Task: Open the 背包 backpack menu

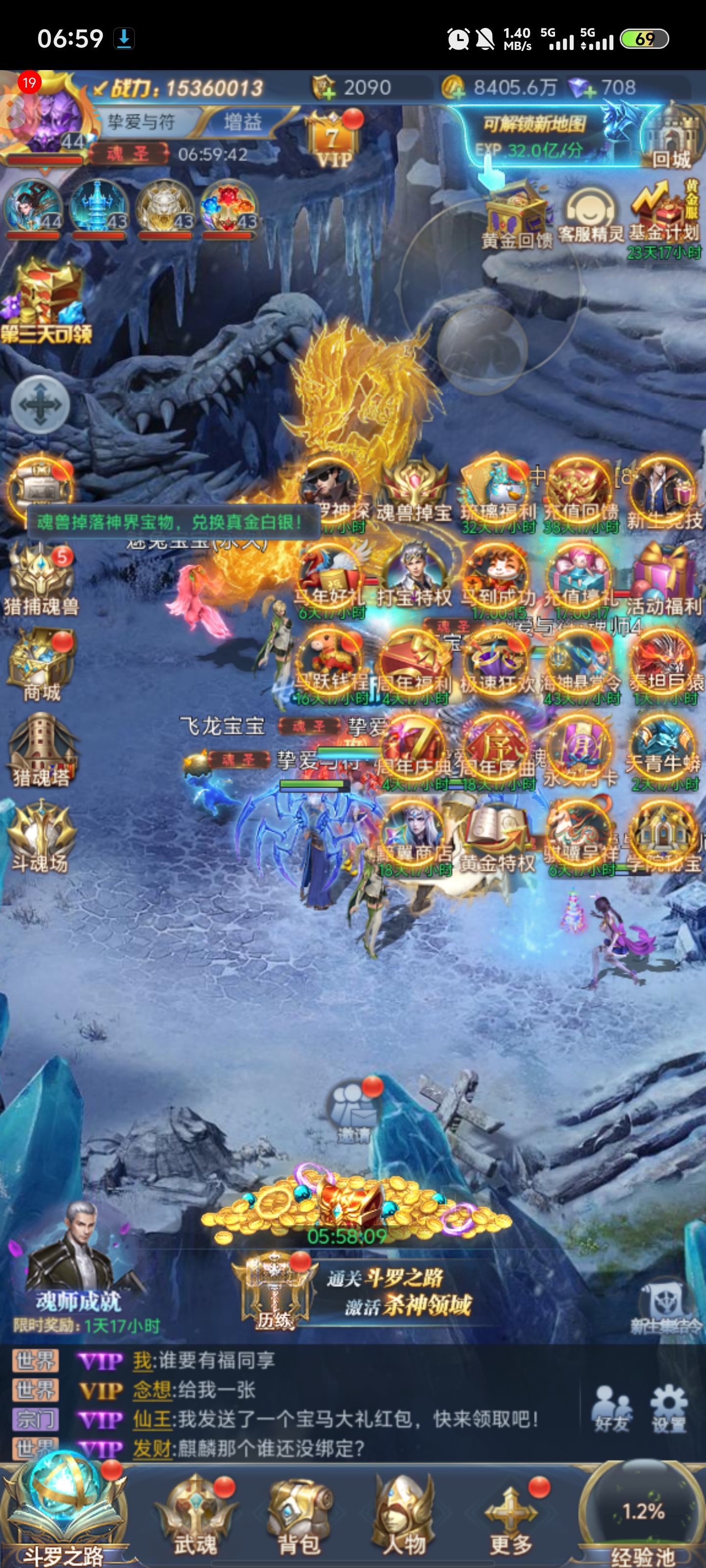Action: (x=299, y=1516)
